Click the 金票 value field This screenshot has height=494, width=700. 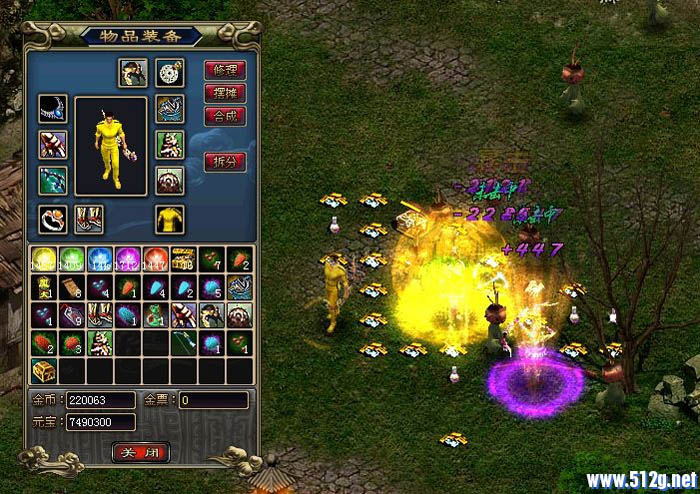click(x=213, y=400)
